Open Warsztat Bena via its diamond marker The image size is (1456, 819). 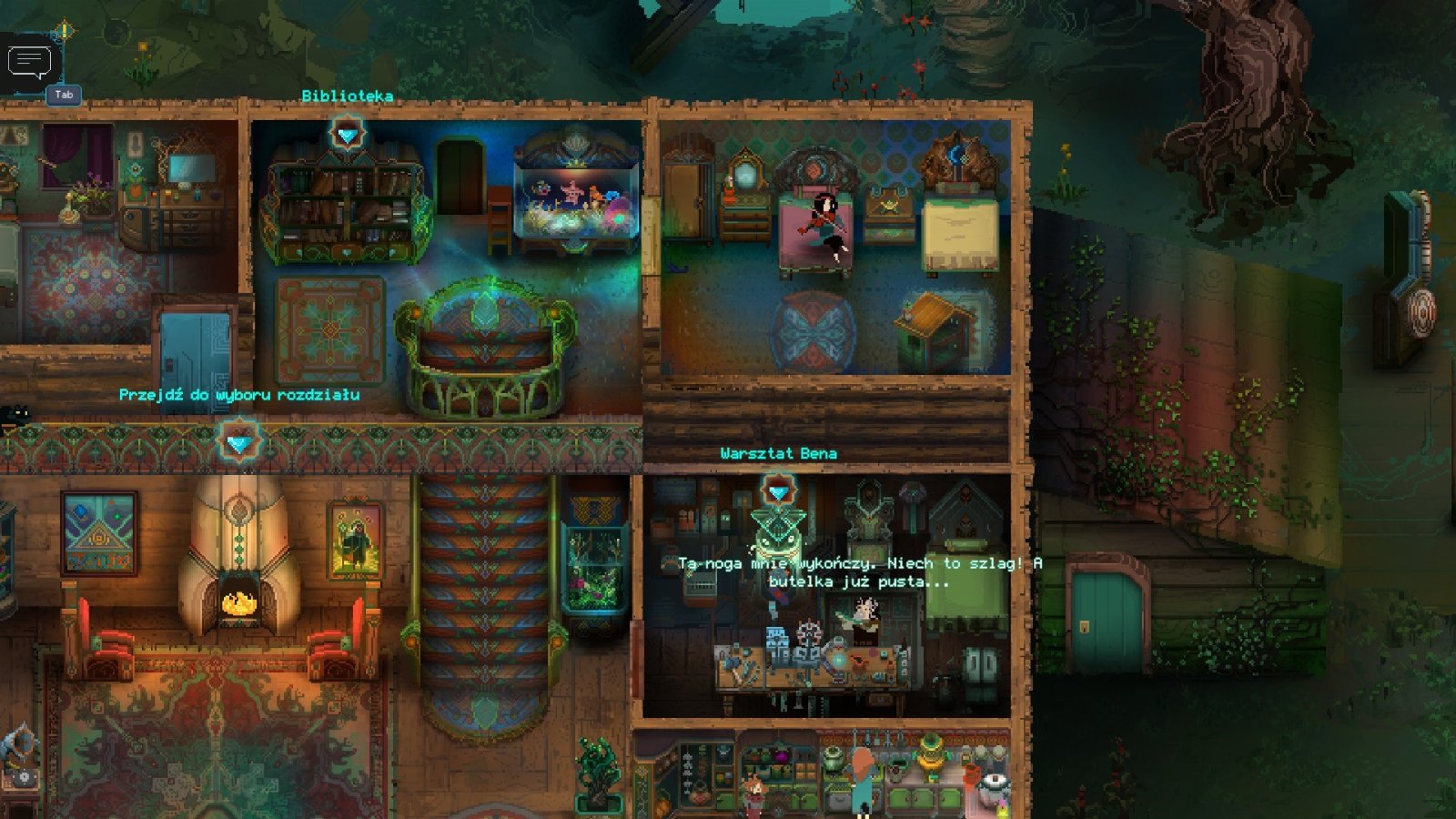tap(777, 491)
